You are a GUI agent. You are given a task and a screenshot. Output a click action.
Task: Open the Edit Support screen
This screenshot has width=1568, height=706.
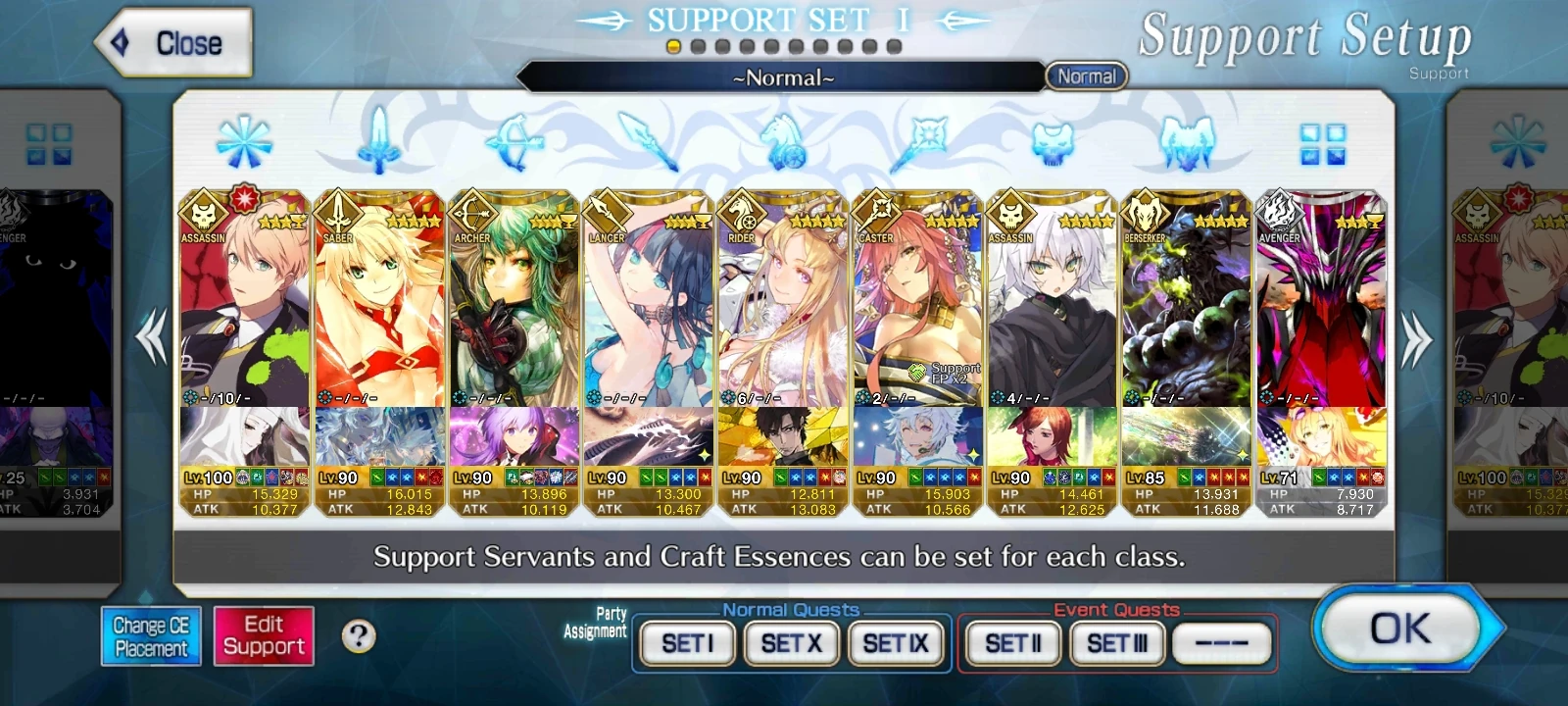click(264, 636)
